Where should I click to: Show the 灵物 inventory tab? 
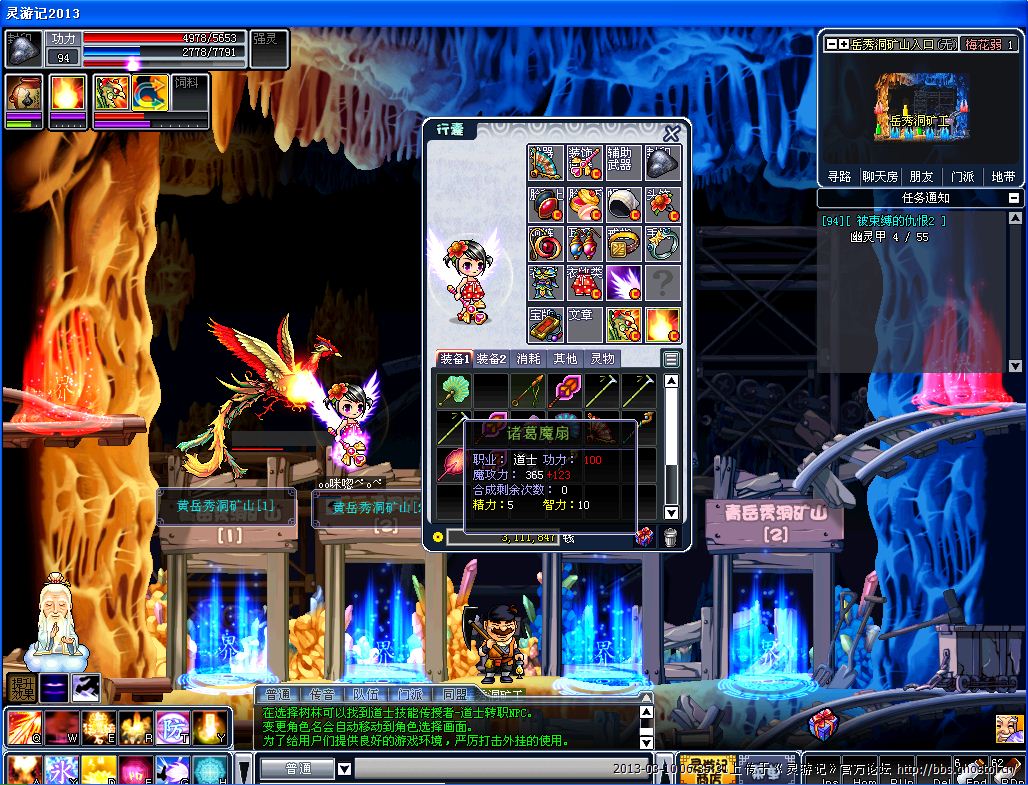[x=602, y=359]
